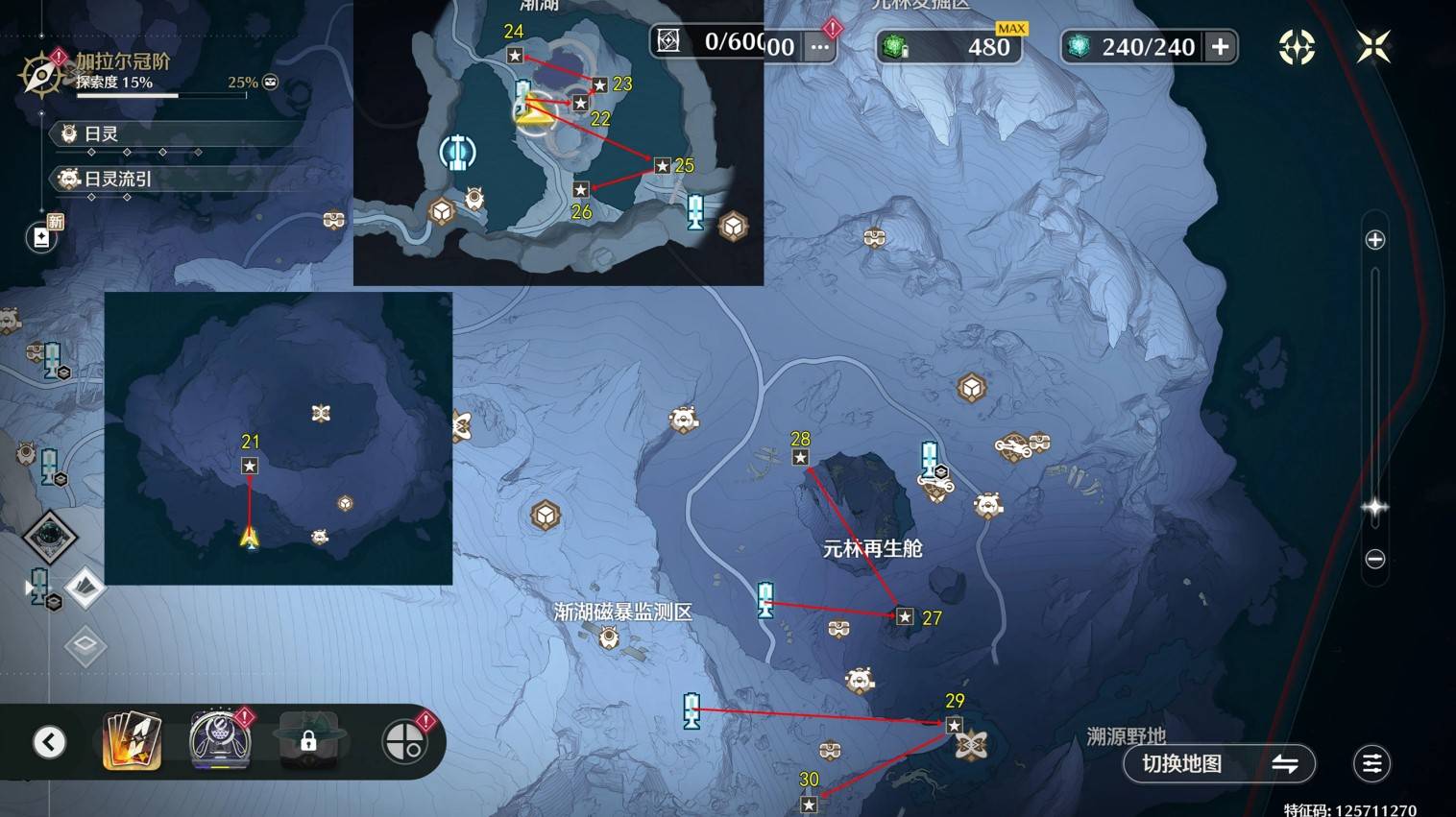Click the 渐湖磁暴监测区 map marker
This screenshot has width=1456, height=817.
(x=609, y=637)
